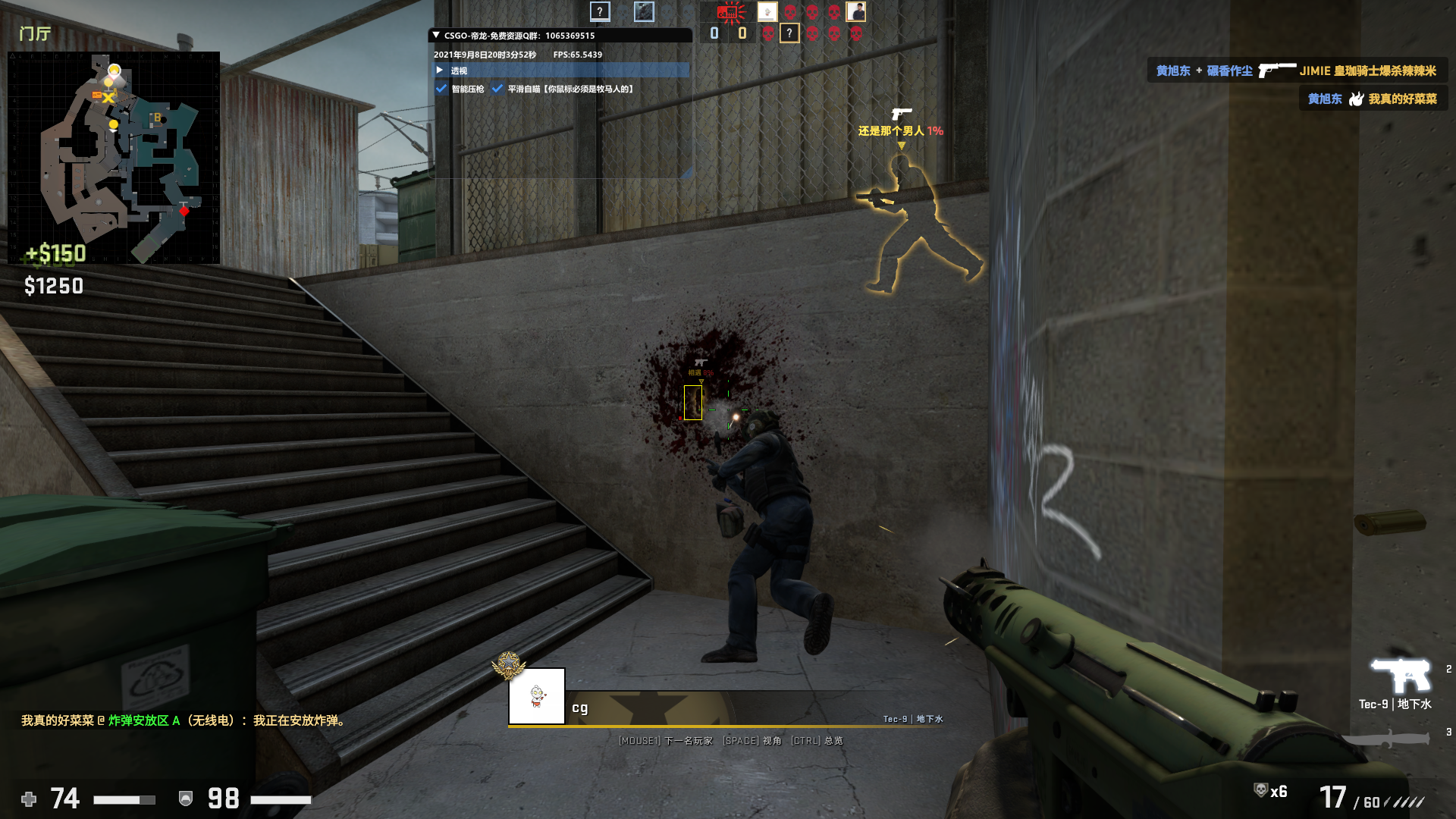Select the Tec-9 weapon slot icon
Screen dimensions: 1456x819
coord(1400,674)
